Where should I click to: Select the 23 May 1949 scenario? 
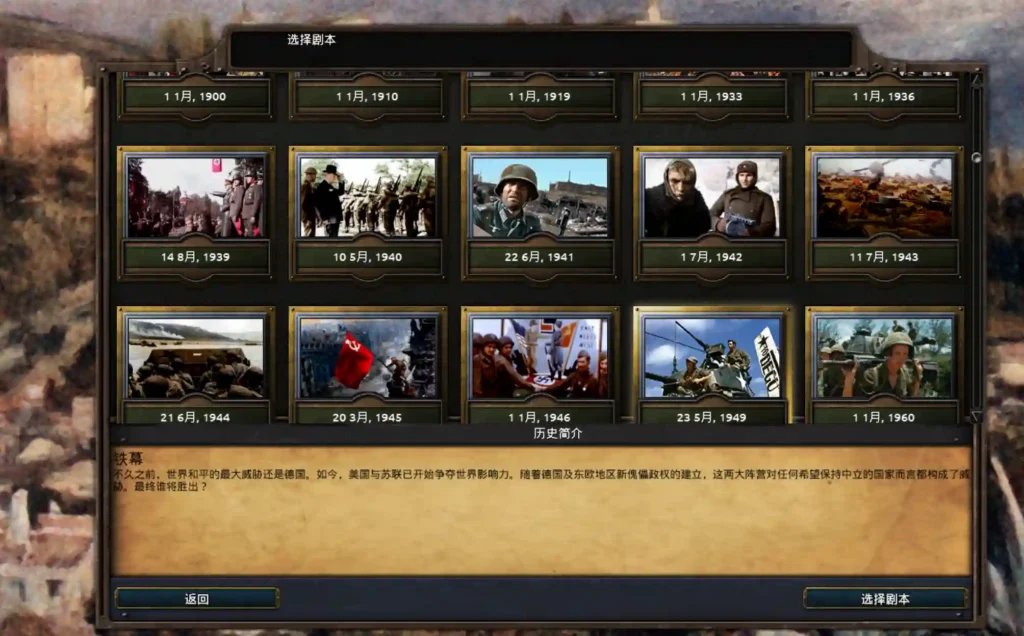pyautogui.click(x=712, y=358)
